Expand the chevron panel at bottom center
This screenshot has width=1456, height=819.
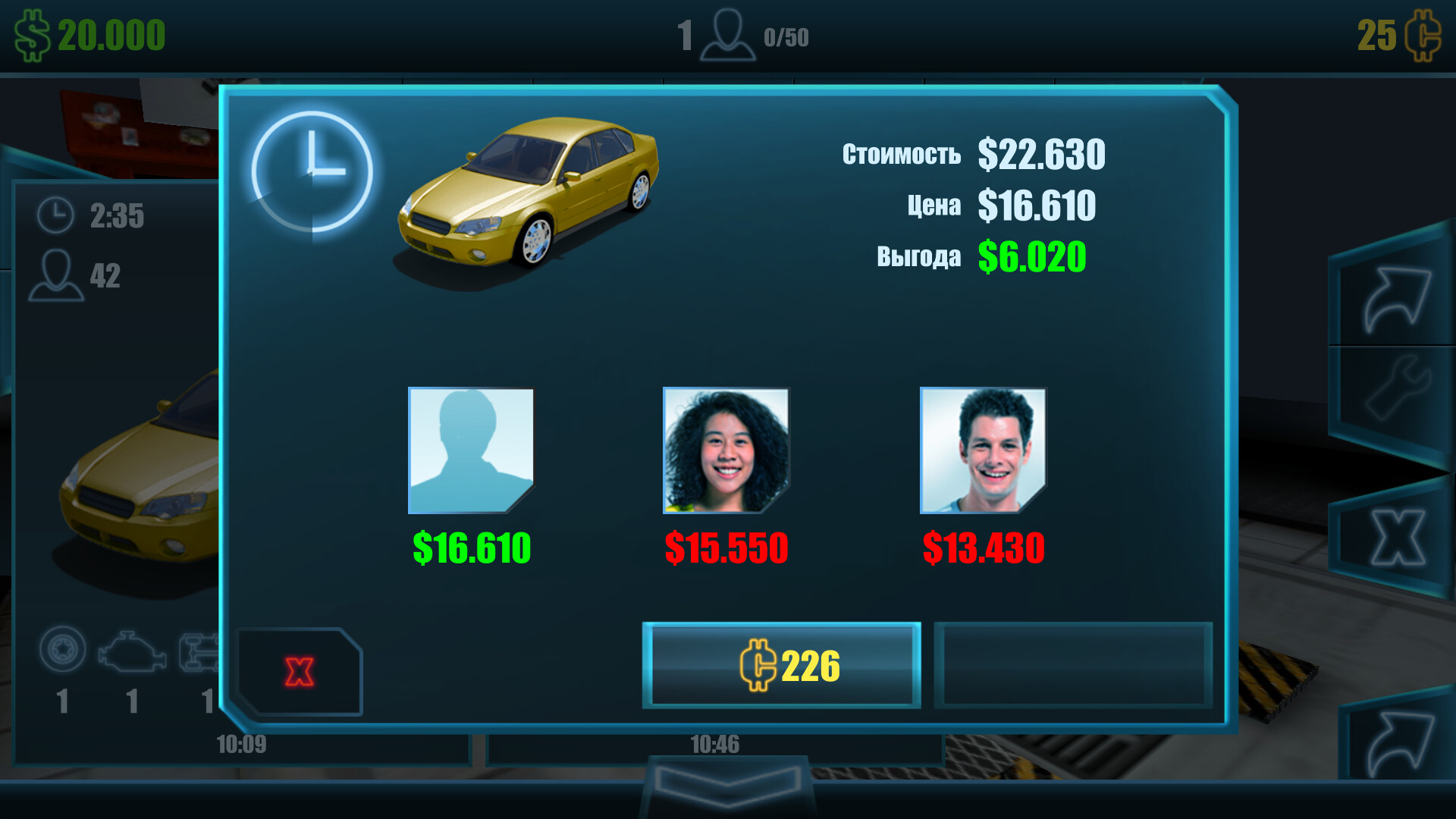tap(728, 789)
